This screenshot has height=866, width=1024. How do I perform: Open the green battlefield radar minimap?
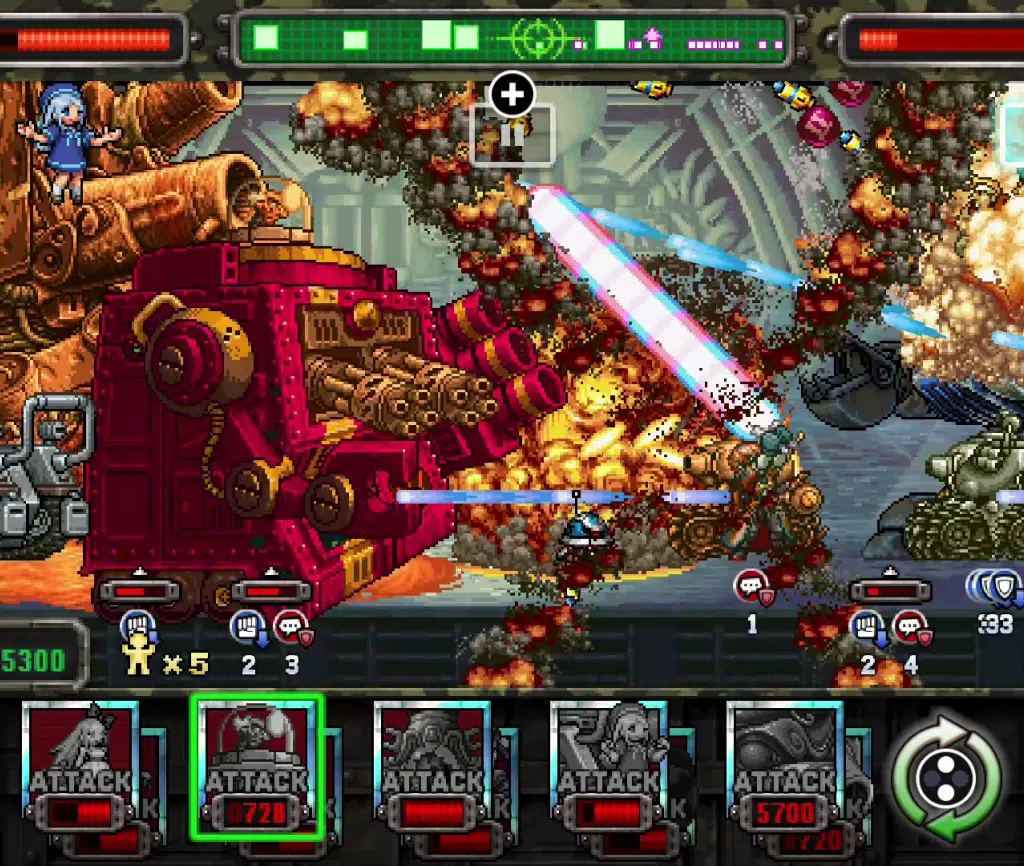(x=512, y=40)
